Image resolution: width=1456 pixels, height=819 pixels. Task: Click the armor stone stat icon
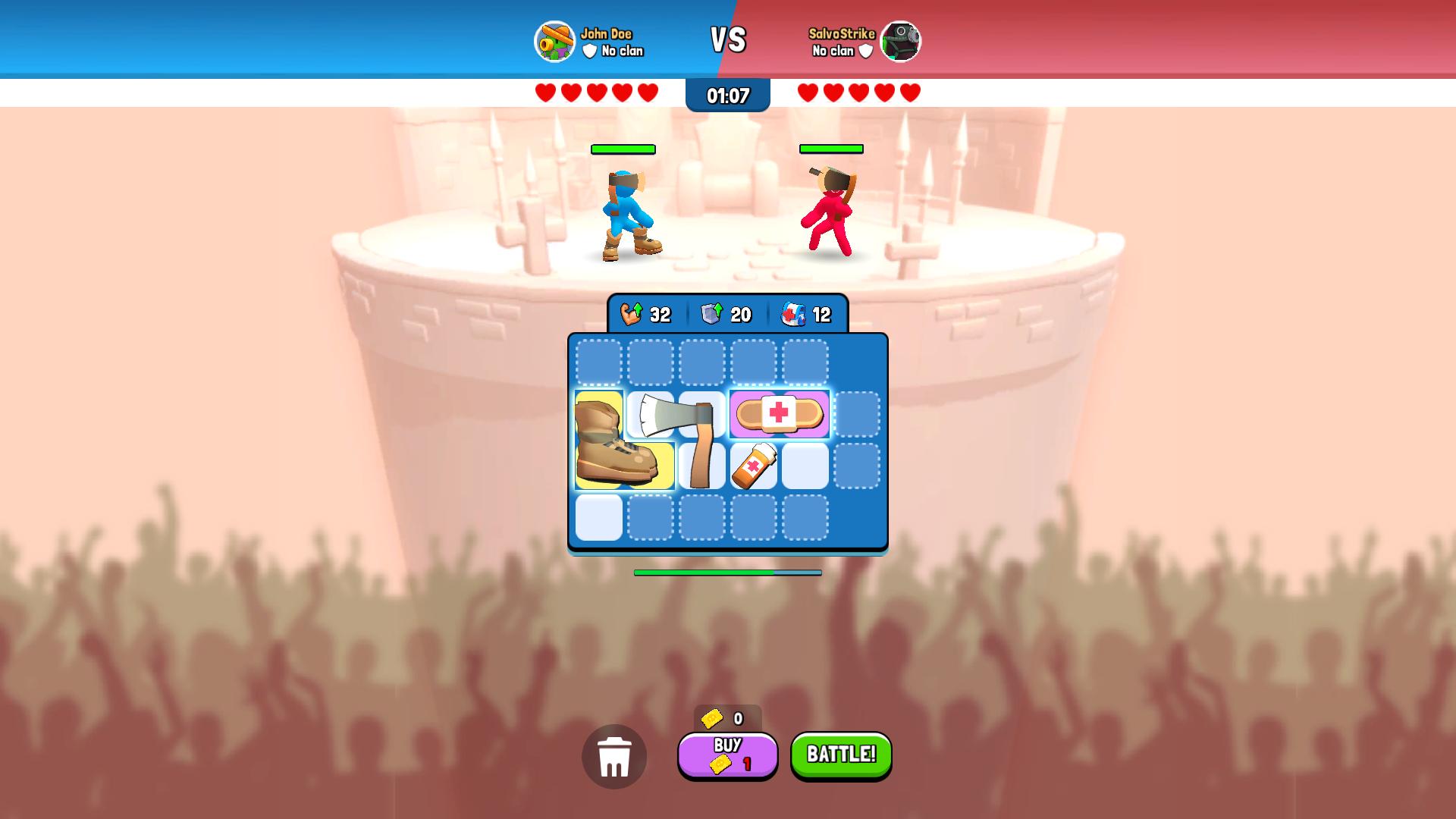point(711,313)
